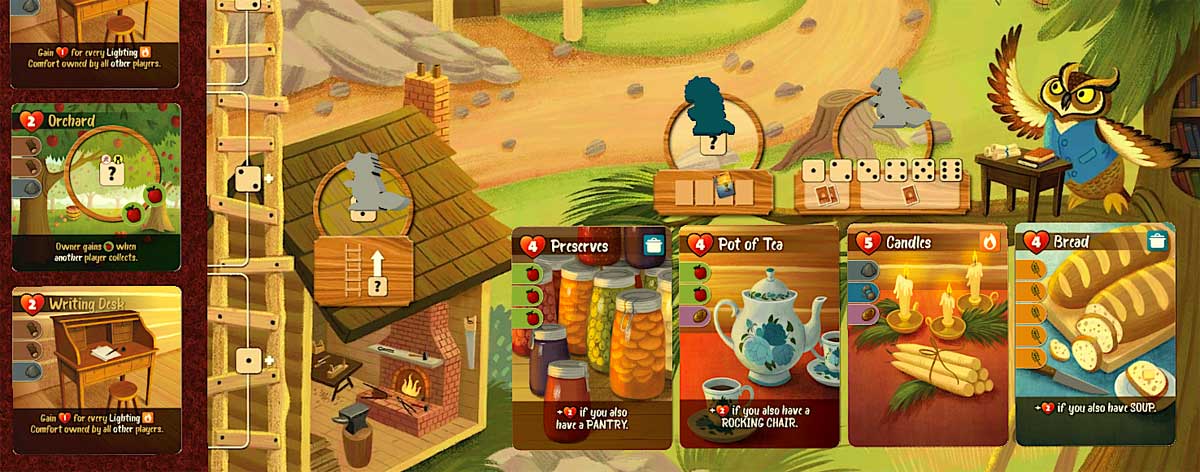Click the ladder arrow action plaque
Image resolution: width=1200 pixels, height=472 pixels.
click(363, 268)
